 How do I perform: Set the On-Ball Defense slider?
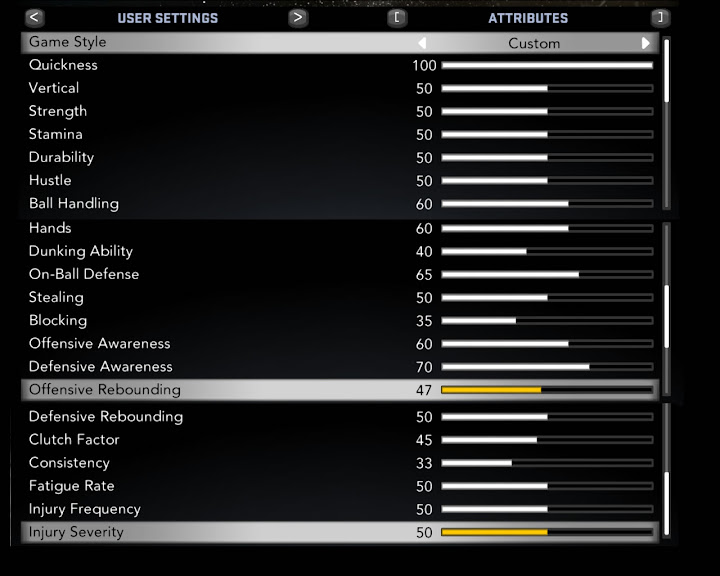point(547,274)
